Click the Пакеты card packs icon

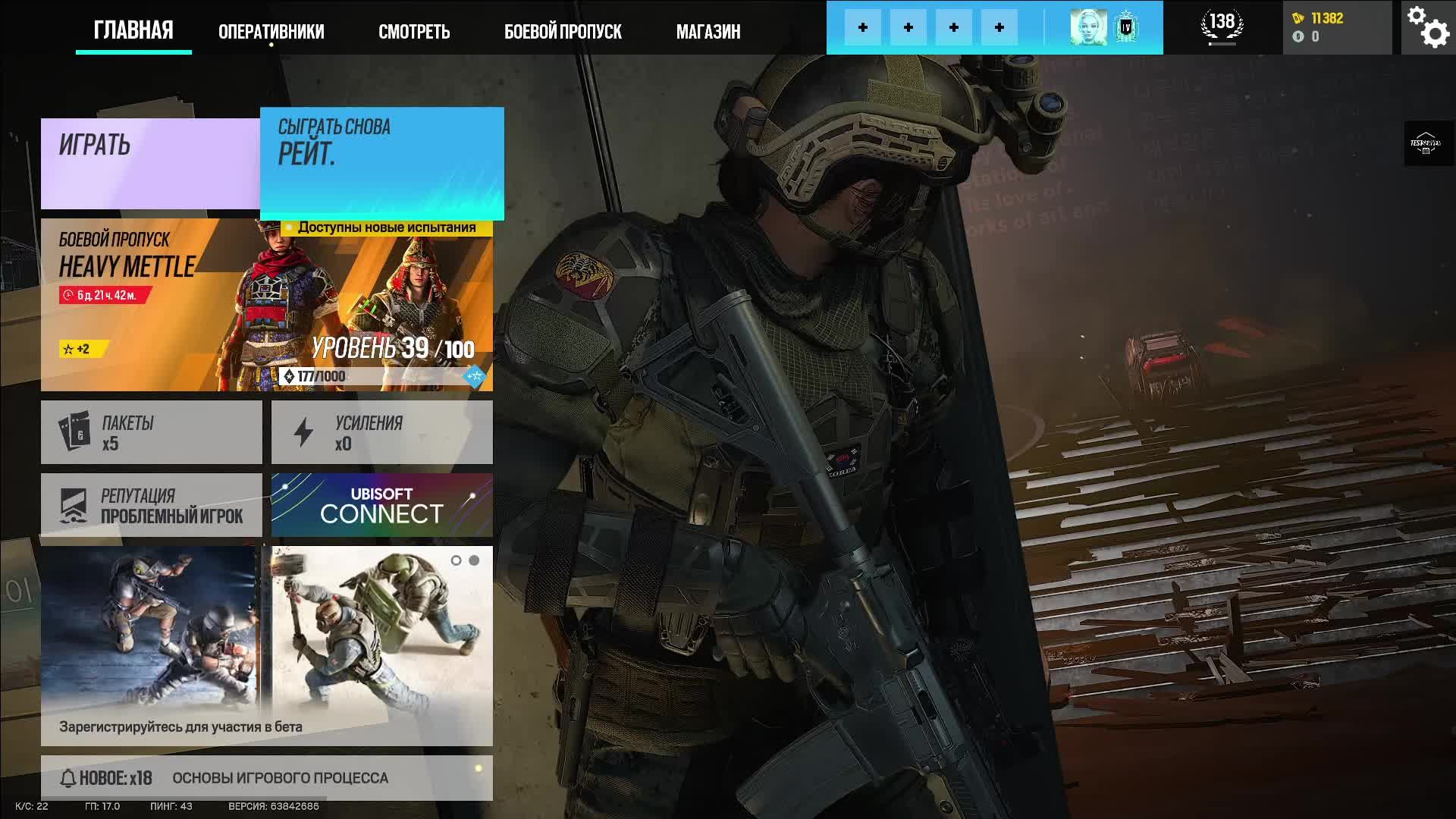(x=74, y=431)
